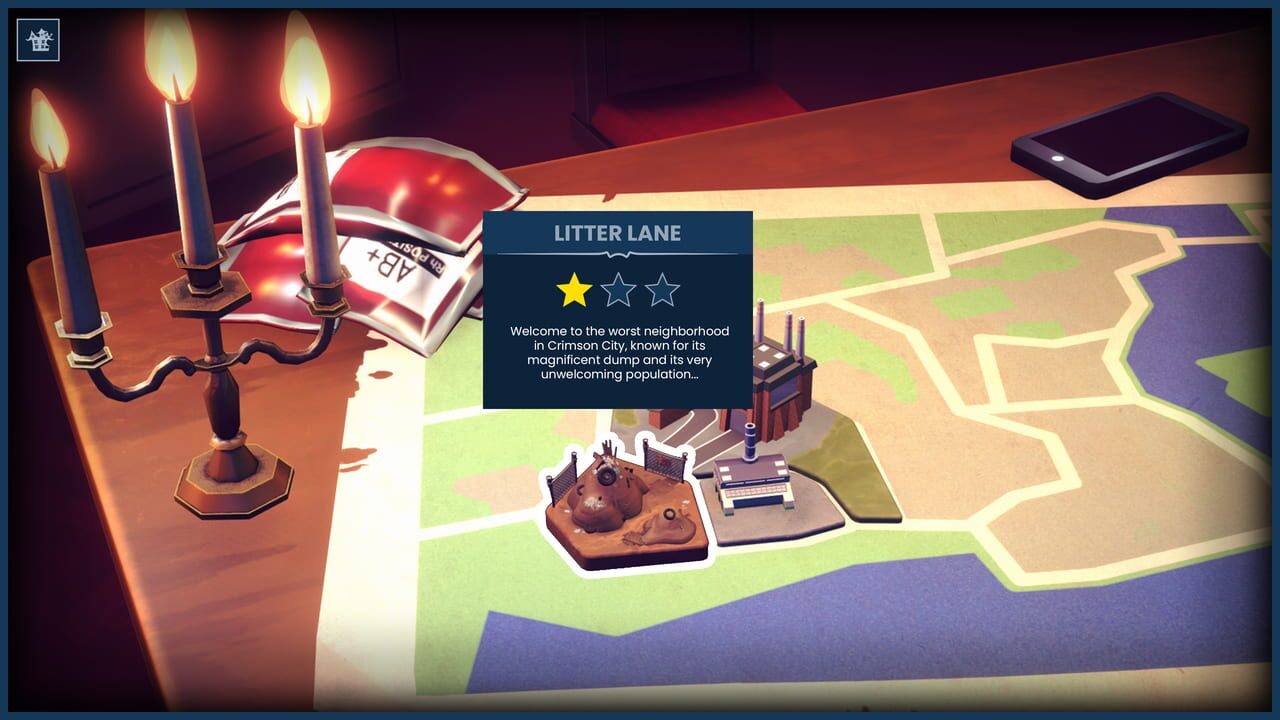
Task: Open the Litter Lane title header
Action: [x=618, y=233]
